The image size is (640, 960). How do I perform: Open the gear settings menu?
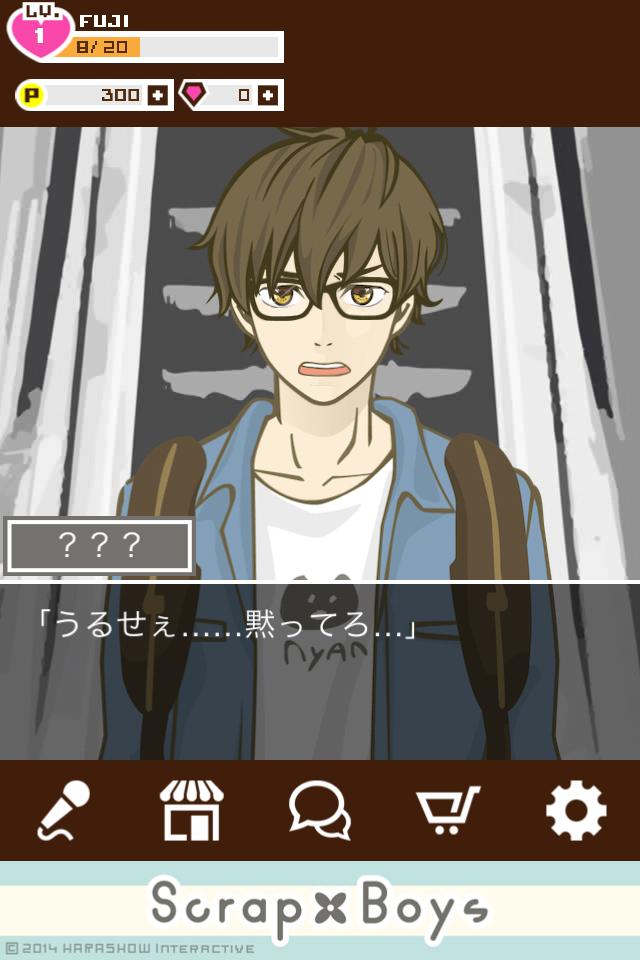pos(575,810)
